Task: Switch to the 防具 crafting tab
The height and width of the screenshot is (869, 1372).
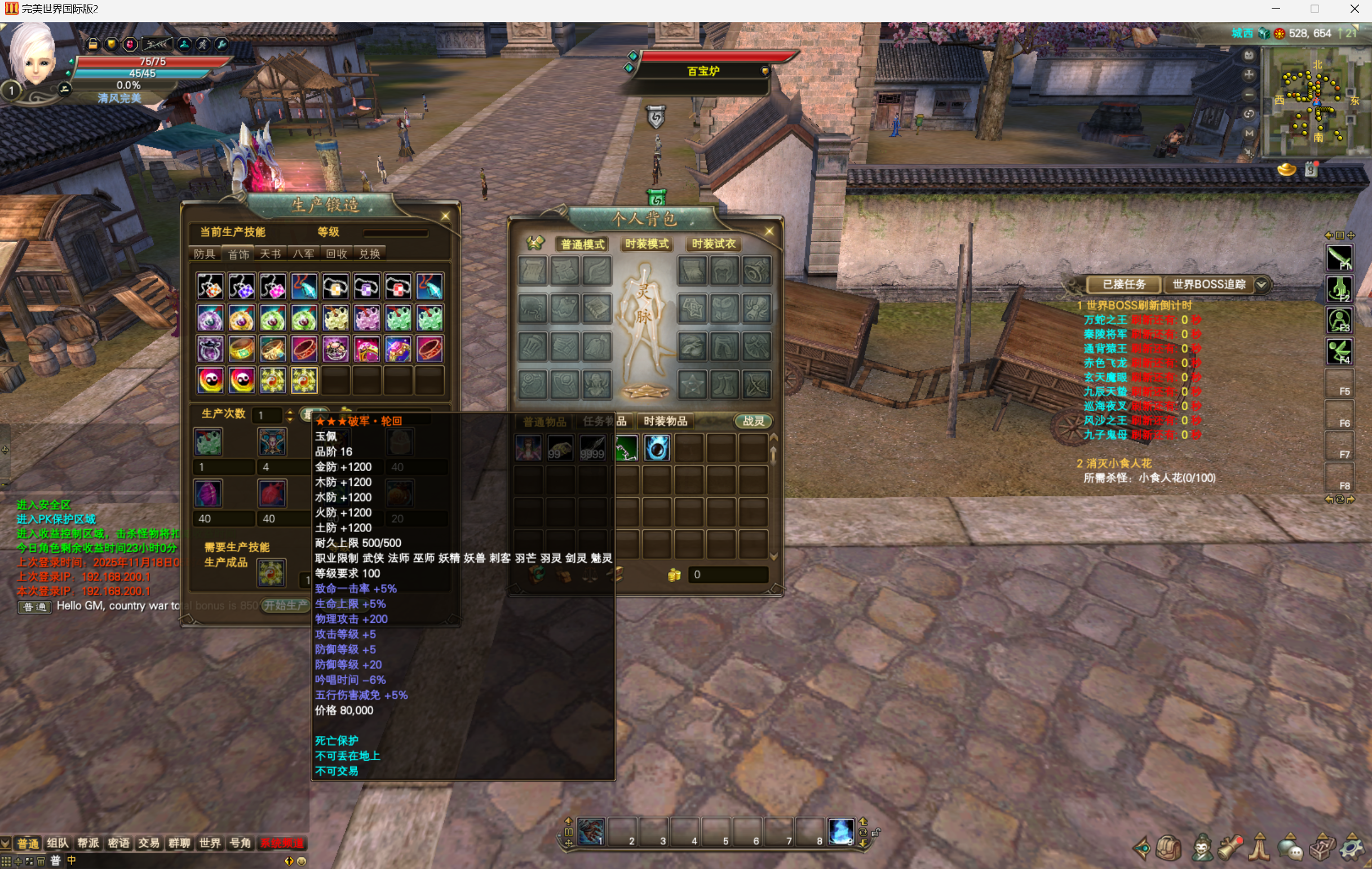Action: pos(205,254)
